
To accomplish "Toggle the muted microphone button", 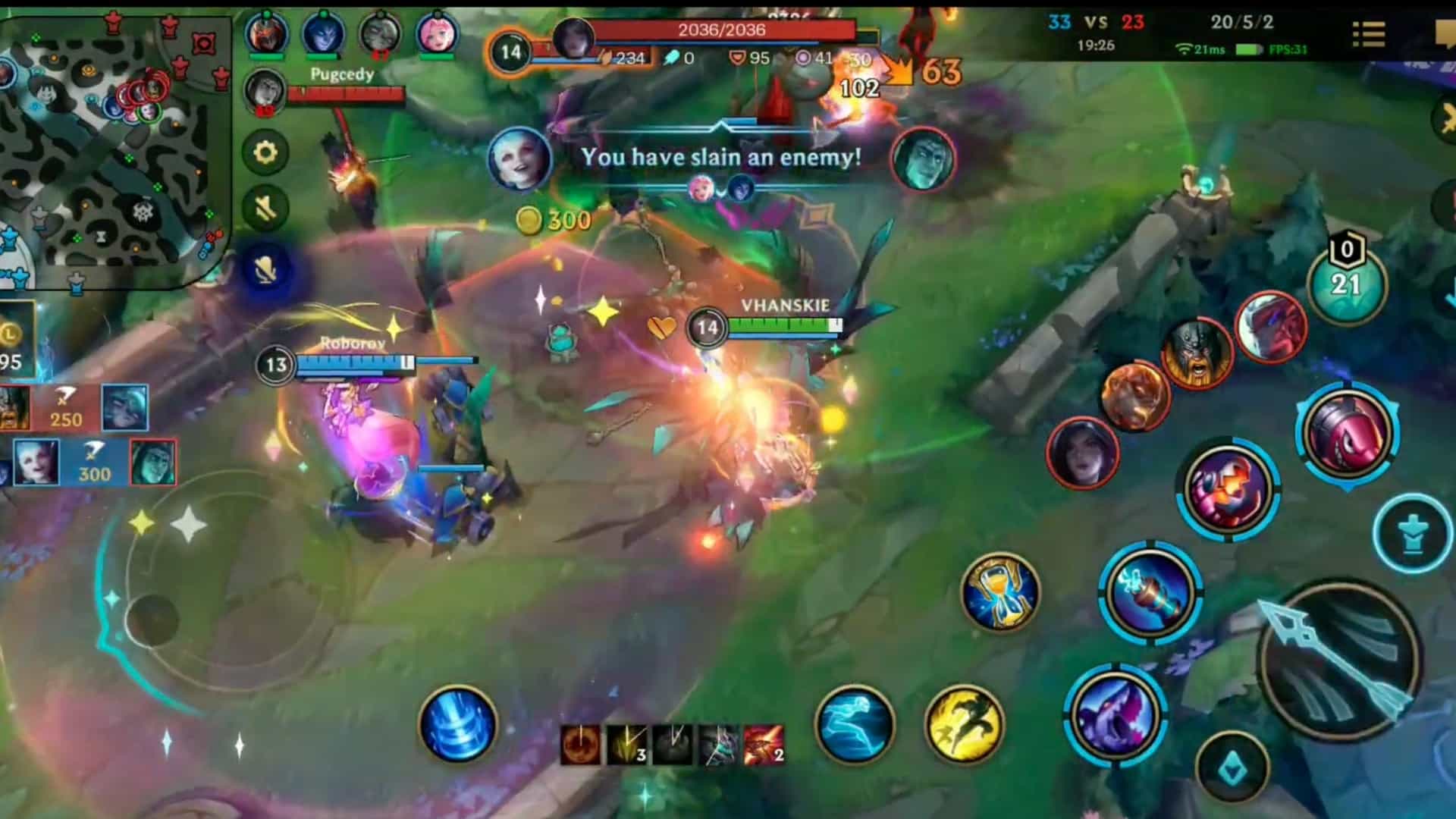I will pos(264,265).
